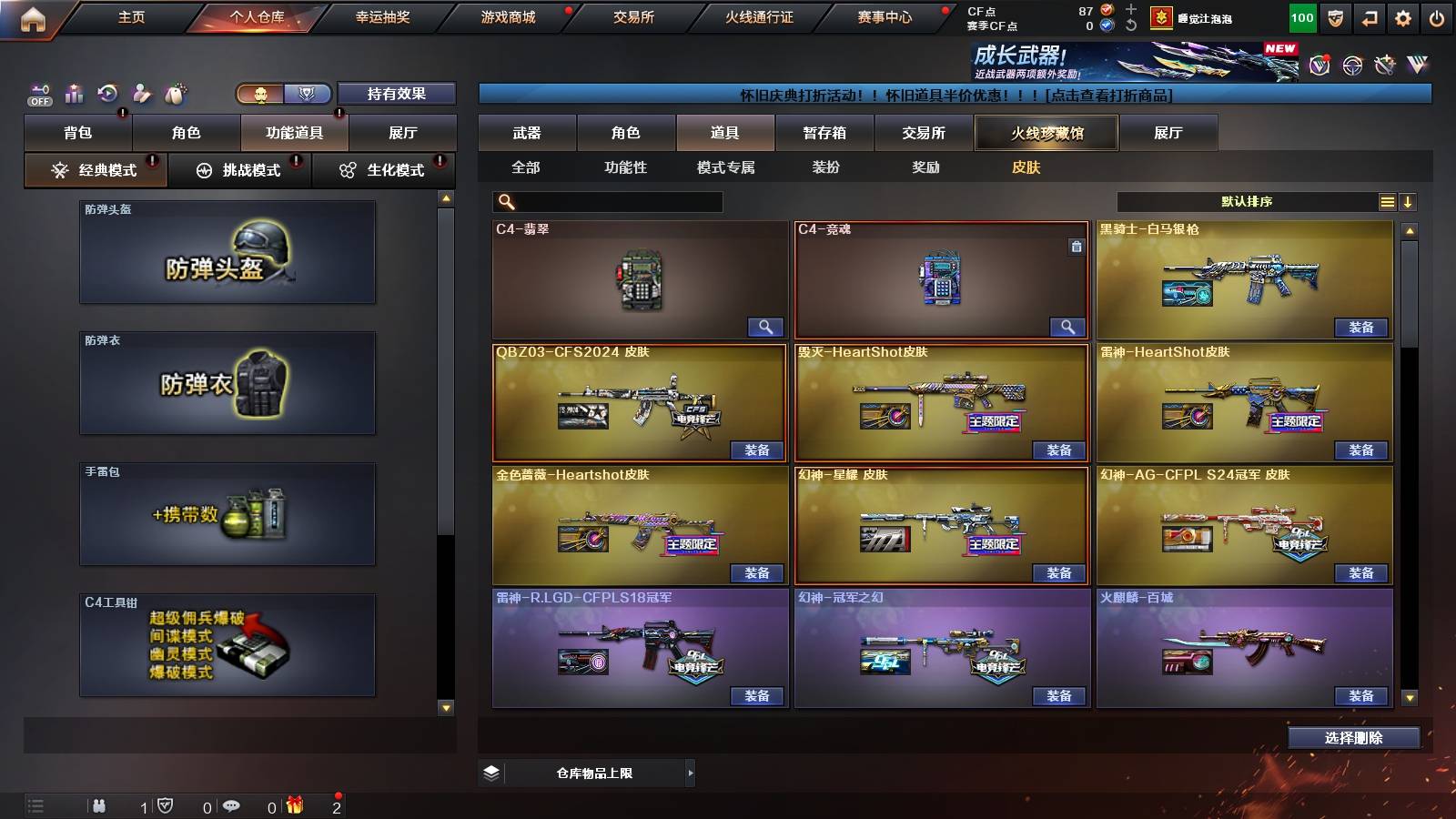This screenshot has width=1456, height=819.
Task: Switch the character/trophy toggle to trophy mode
Action: coord(308,94)
